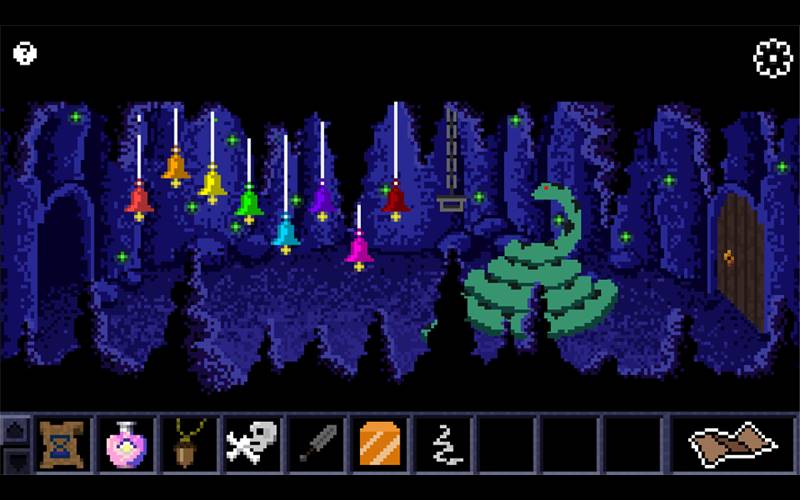The width and height of the screenshot is (800, 500).
Task: Select the orange tablet item
Action: point(380,443)
